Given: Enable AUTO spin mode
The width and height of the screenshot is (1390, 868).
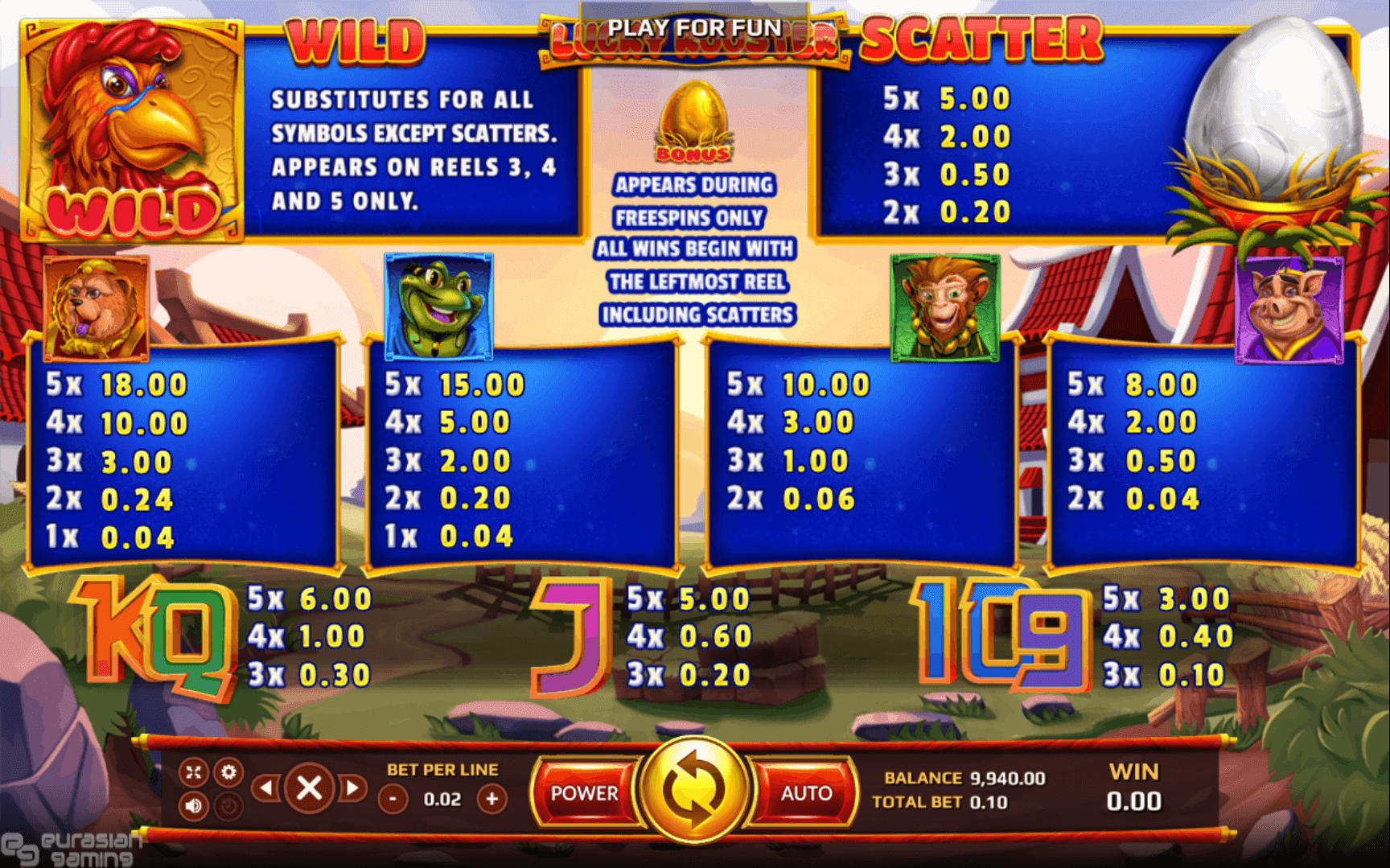Looking at the screenshot, I should [x=804, y=793].
